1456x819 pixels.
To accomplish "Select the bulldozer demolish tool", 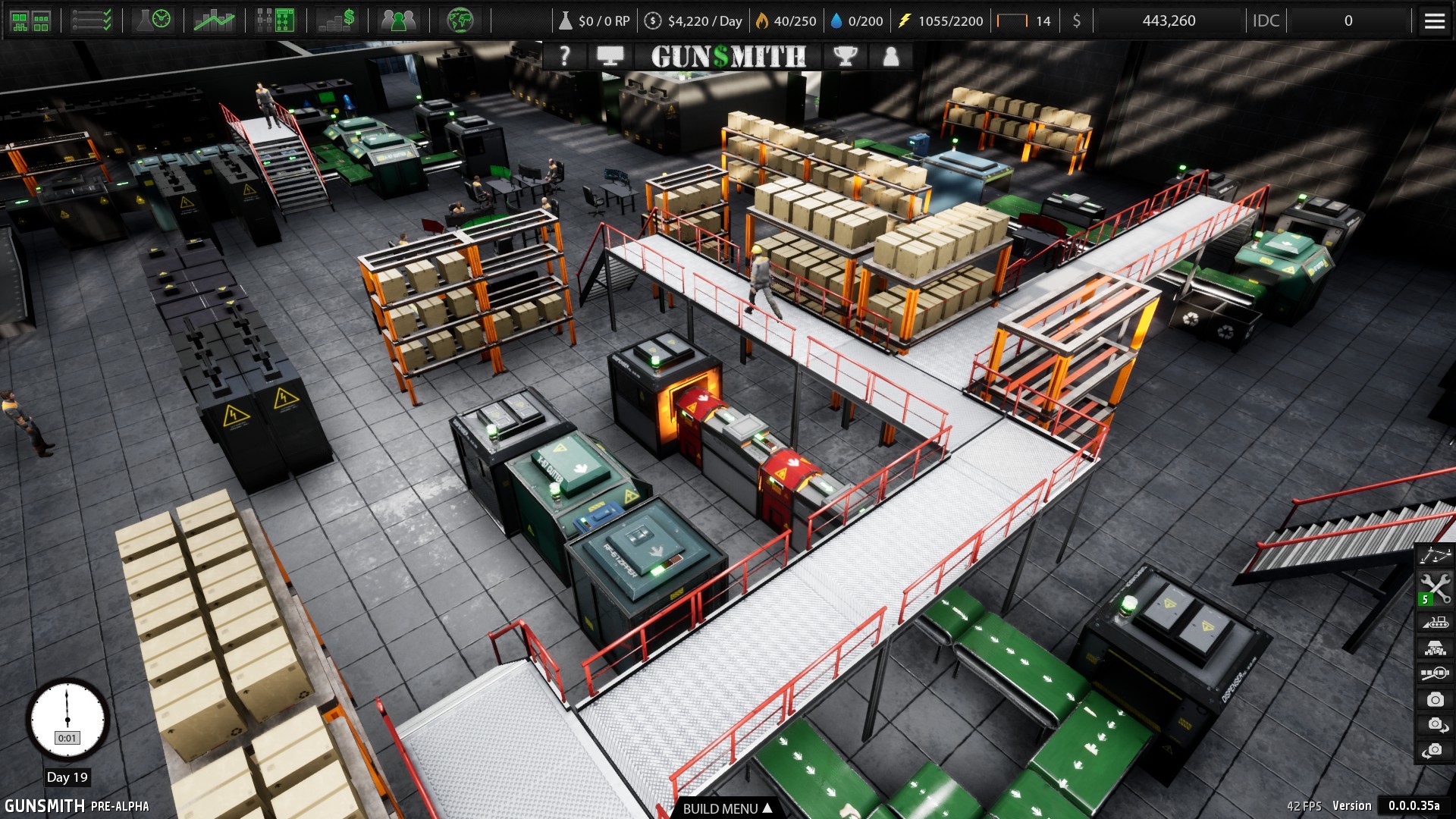I will (1435, 622).
